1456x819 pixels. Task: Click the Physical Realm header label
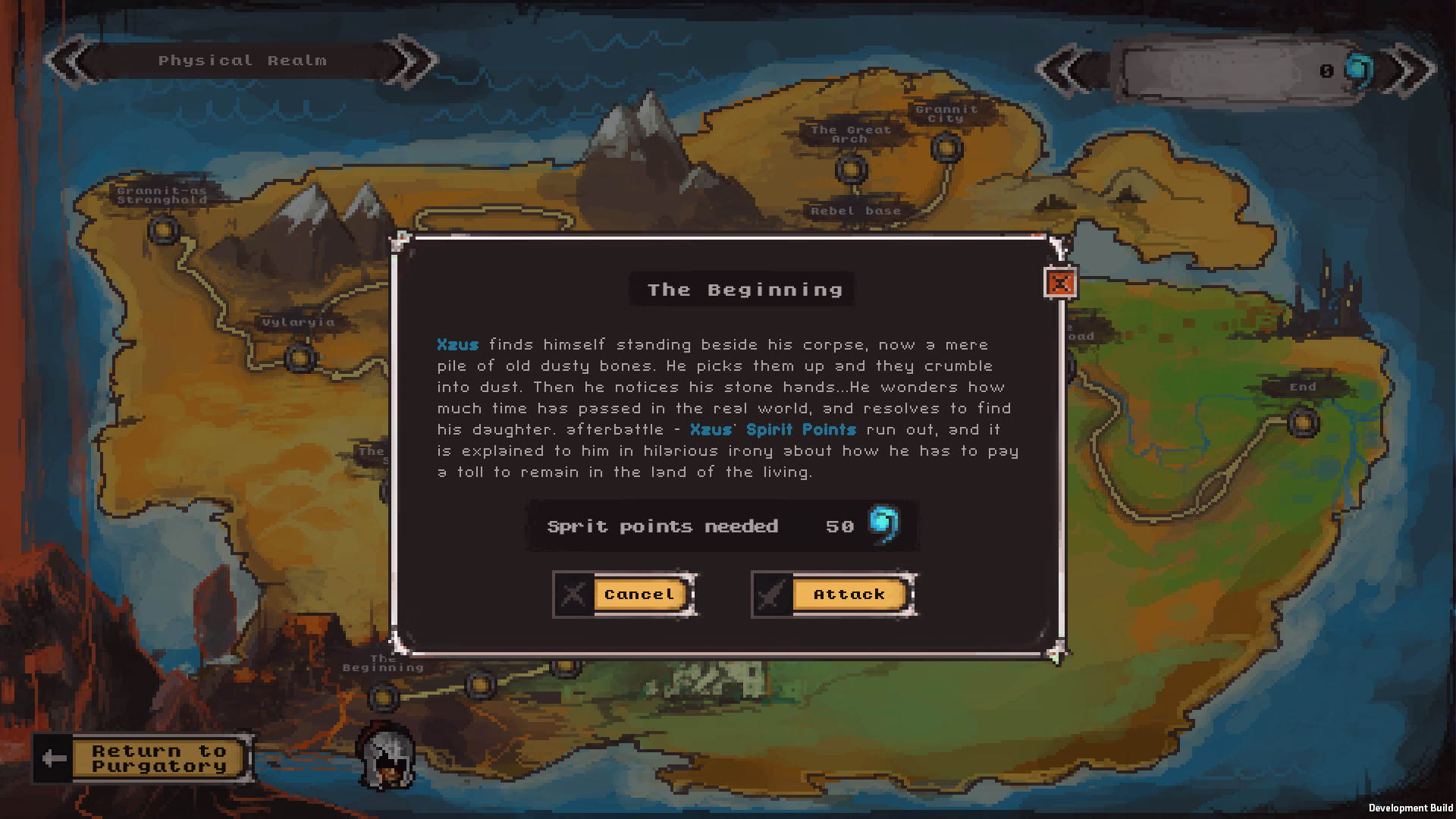coord(243,60)
